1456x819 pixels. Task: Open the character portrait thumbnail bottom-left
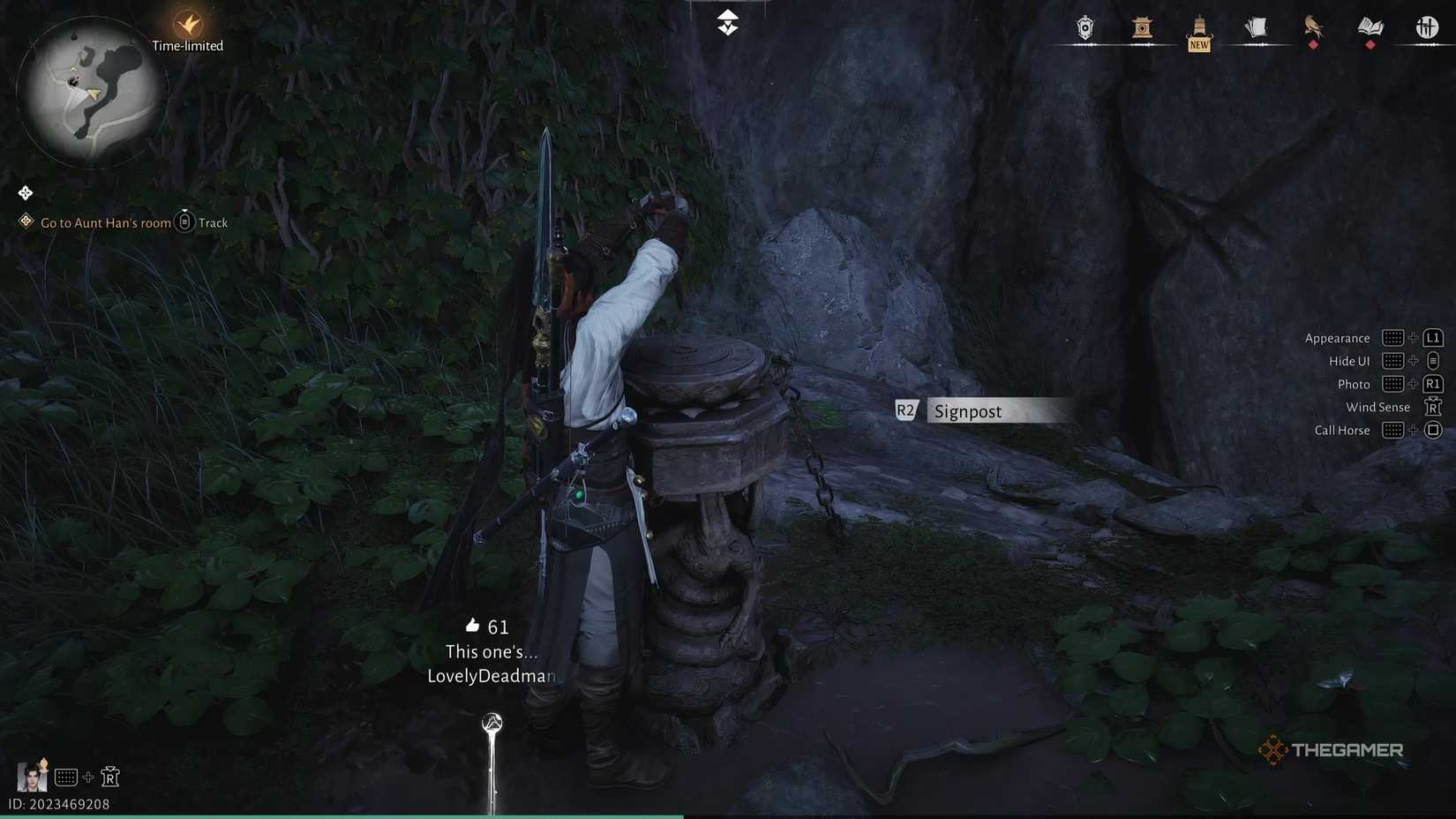pos(32,777)
